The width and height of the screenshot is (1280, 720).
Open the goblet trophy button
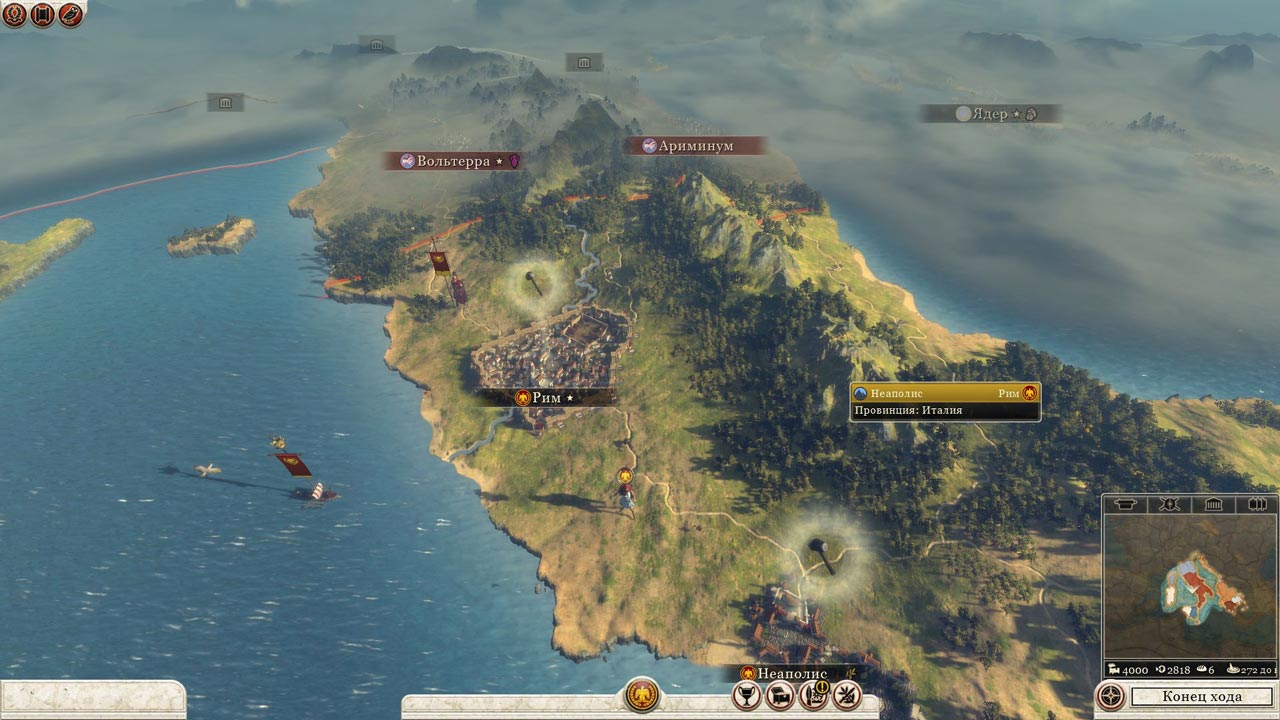pos(747,694)
